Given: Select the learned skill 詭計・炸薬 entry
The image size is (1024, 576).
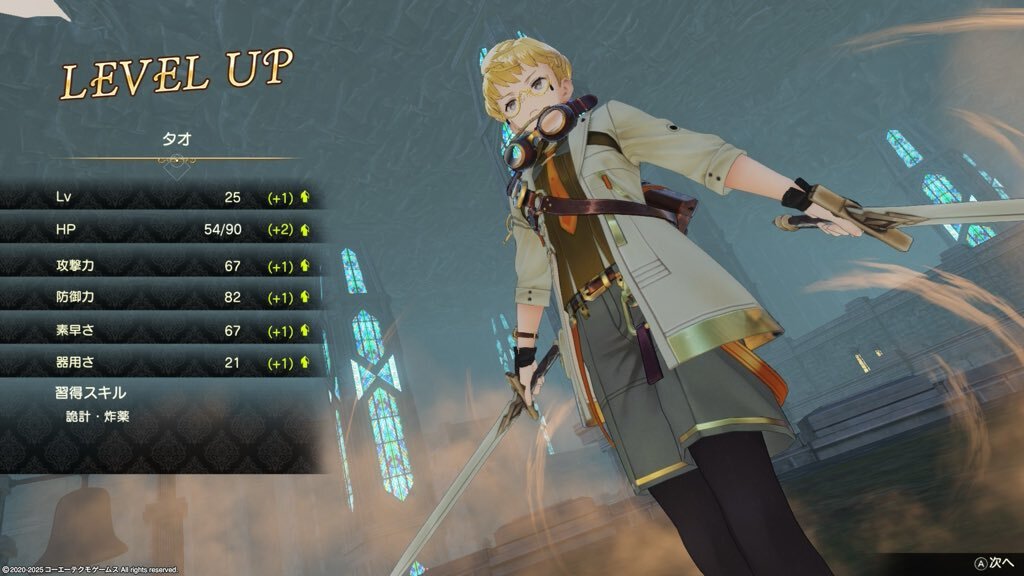Looking at the screenshot, I should tap(96, 416).
